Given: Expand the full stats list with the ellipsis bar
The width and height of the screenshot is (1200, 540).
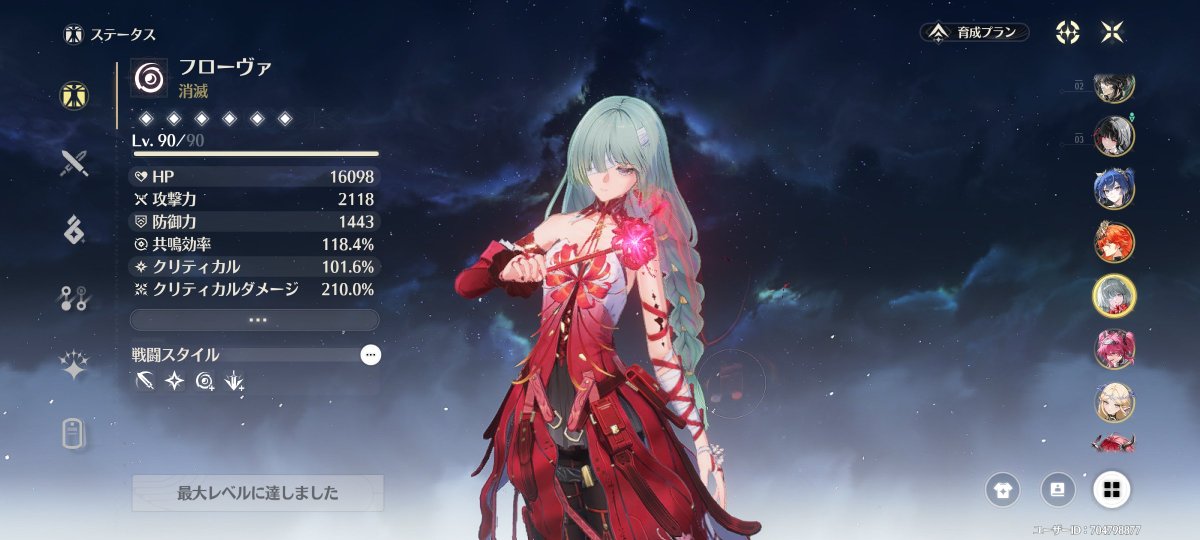Looking at the screenshot, I should [254, 320].
